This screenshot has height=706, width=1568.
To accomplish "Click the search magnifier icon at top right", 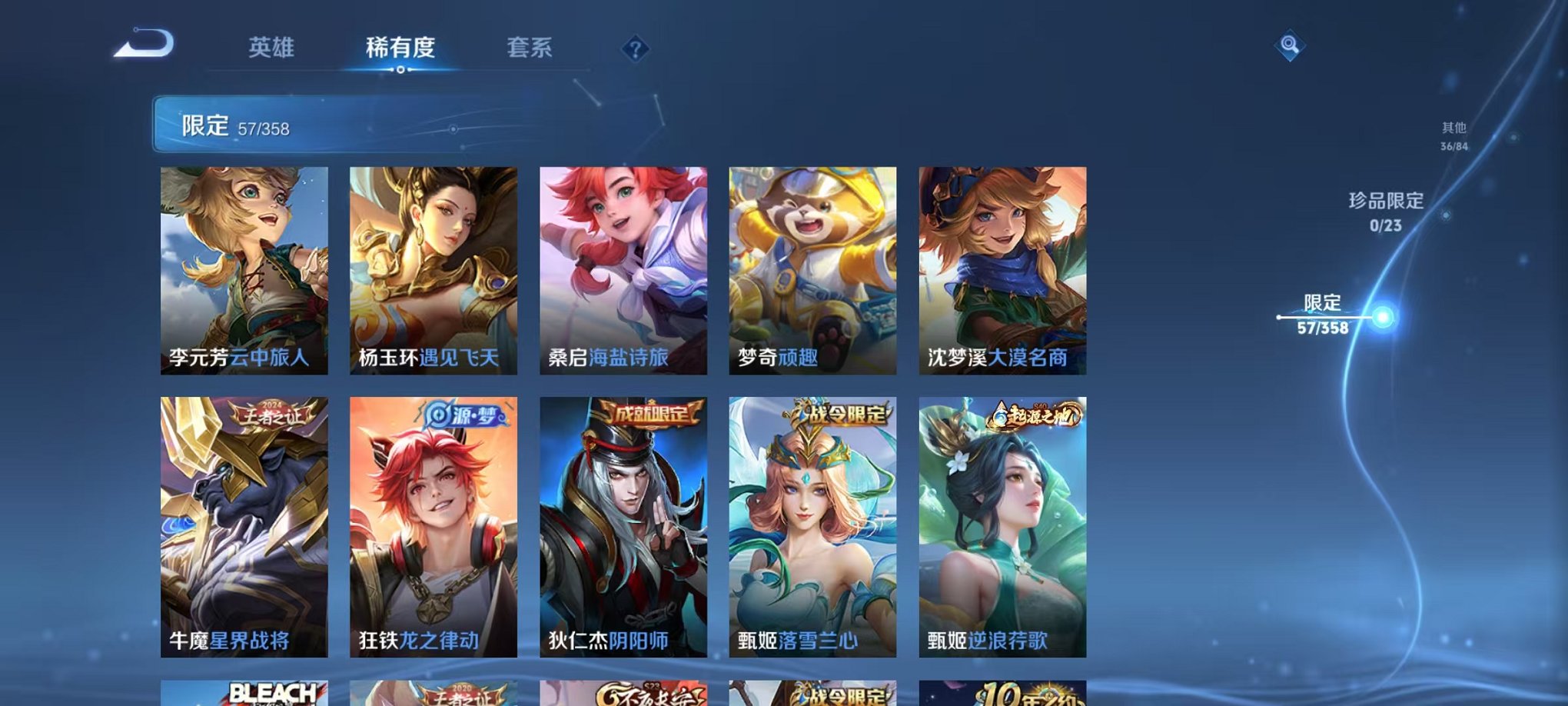I will click(x=1291, y=46).
